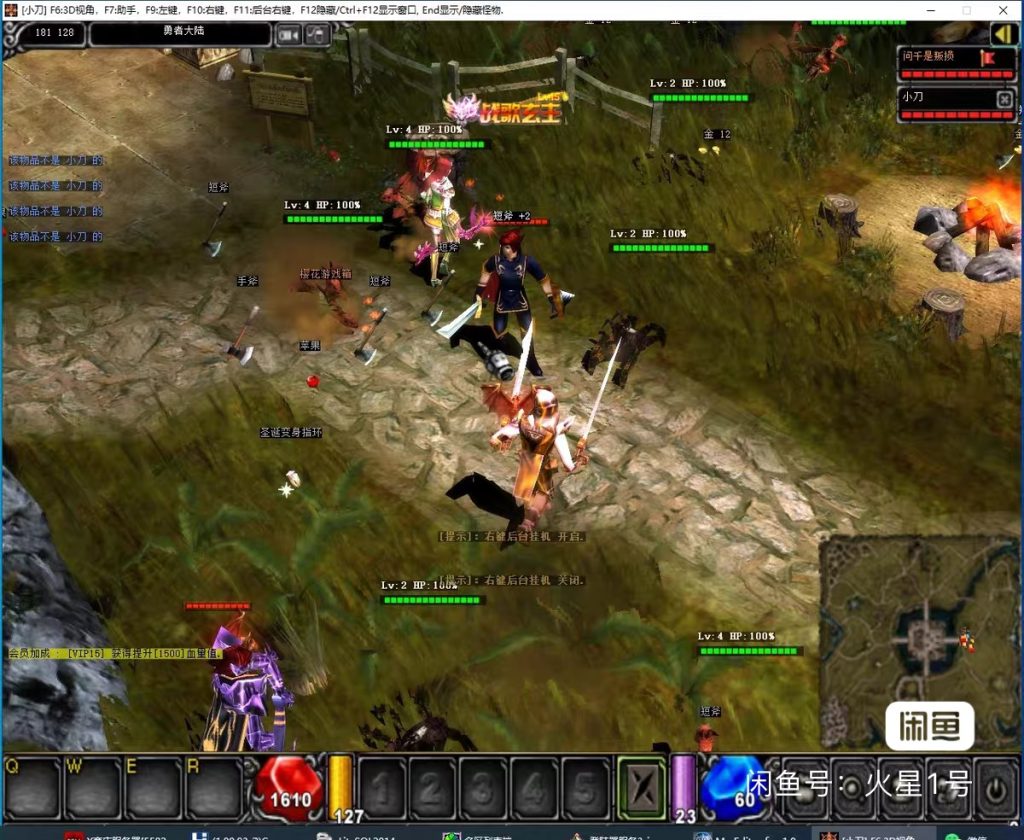The width and height of the screenshot is (1024, 840).
Task: Click the 勇者大陆 map name bar
Action: point(180,33)
